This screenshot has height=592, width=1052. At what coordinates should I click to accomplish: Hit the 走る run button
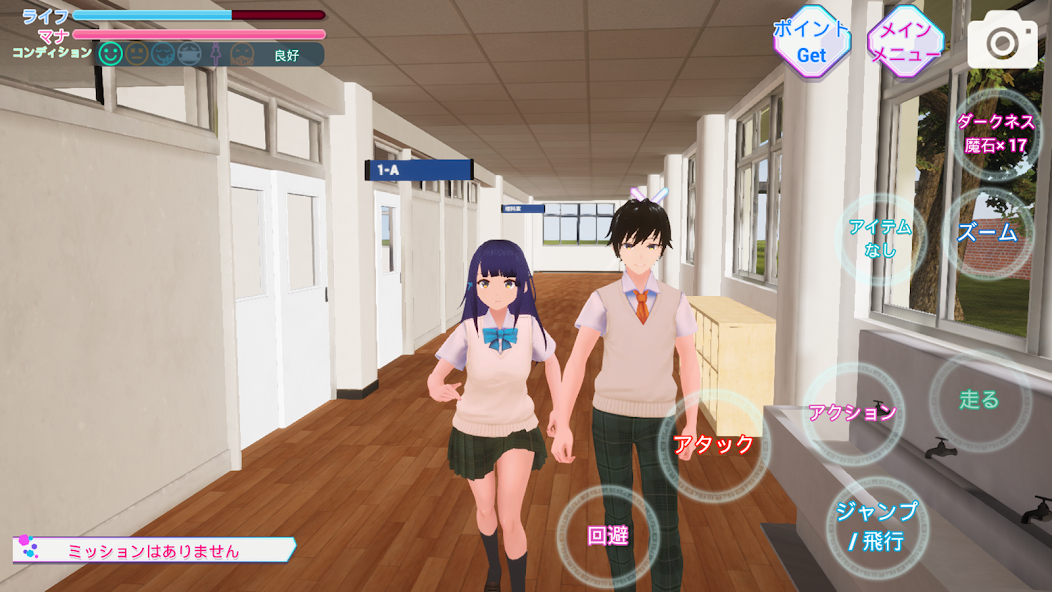coord(979,399)
